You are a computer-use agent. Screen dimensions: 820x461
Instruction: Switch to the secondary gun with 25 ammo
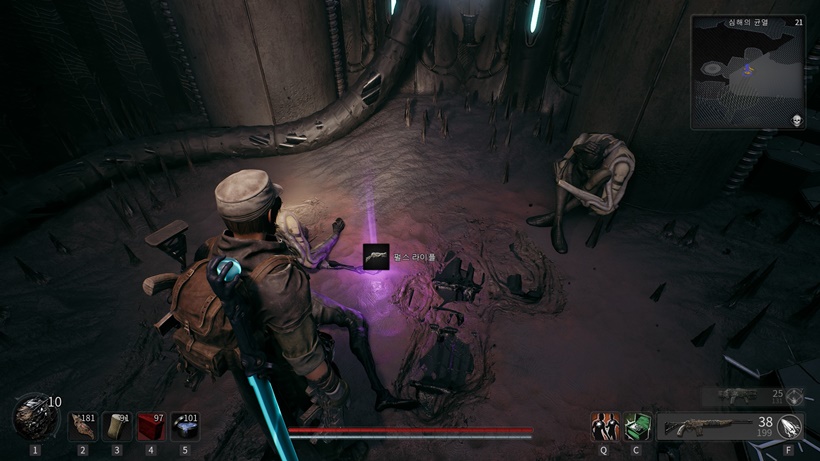740,396
